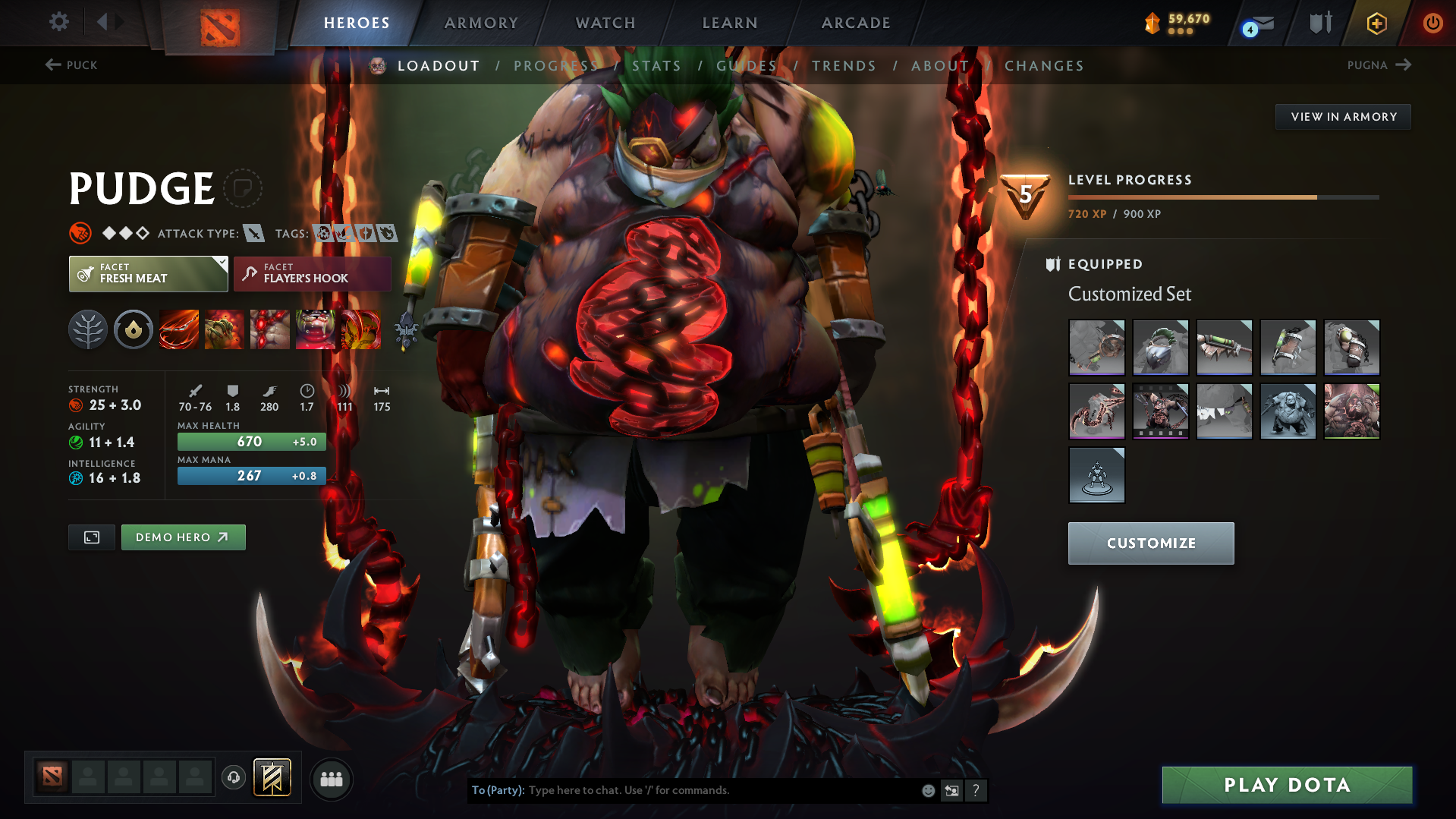The width and height of the screenshot is (1456, 819).
Task: Select Pudge's Meat Hook ability icon
Action: pos(178,329)
